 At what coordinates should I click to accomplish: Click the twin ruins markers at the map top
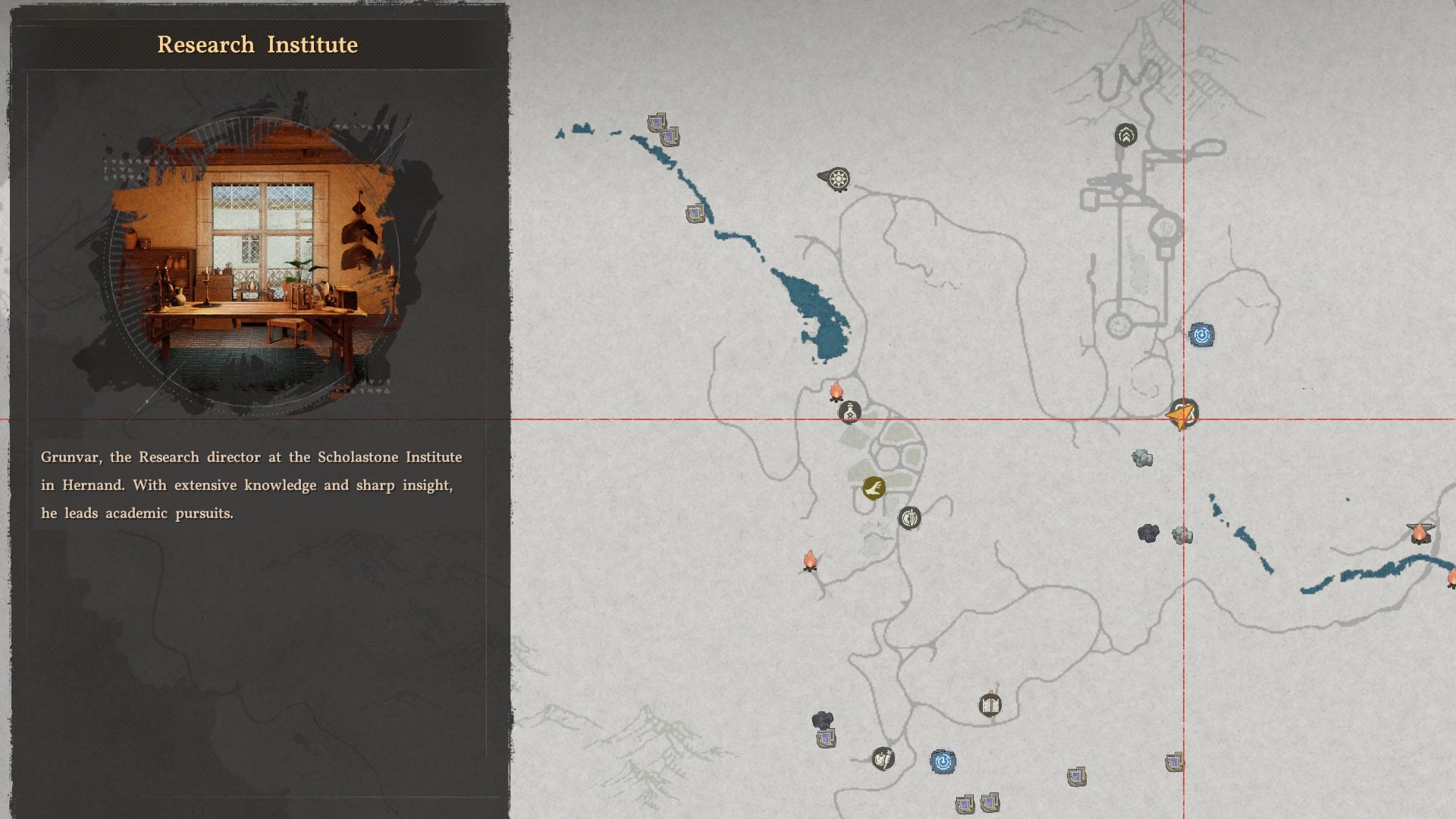pos(662,129)
